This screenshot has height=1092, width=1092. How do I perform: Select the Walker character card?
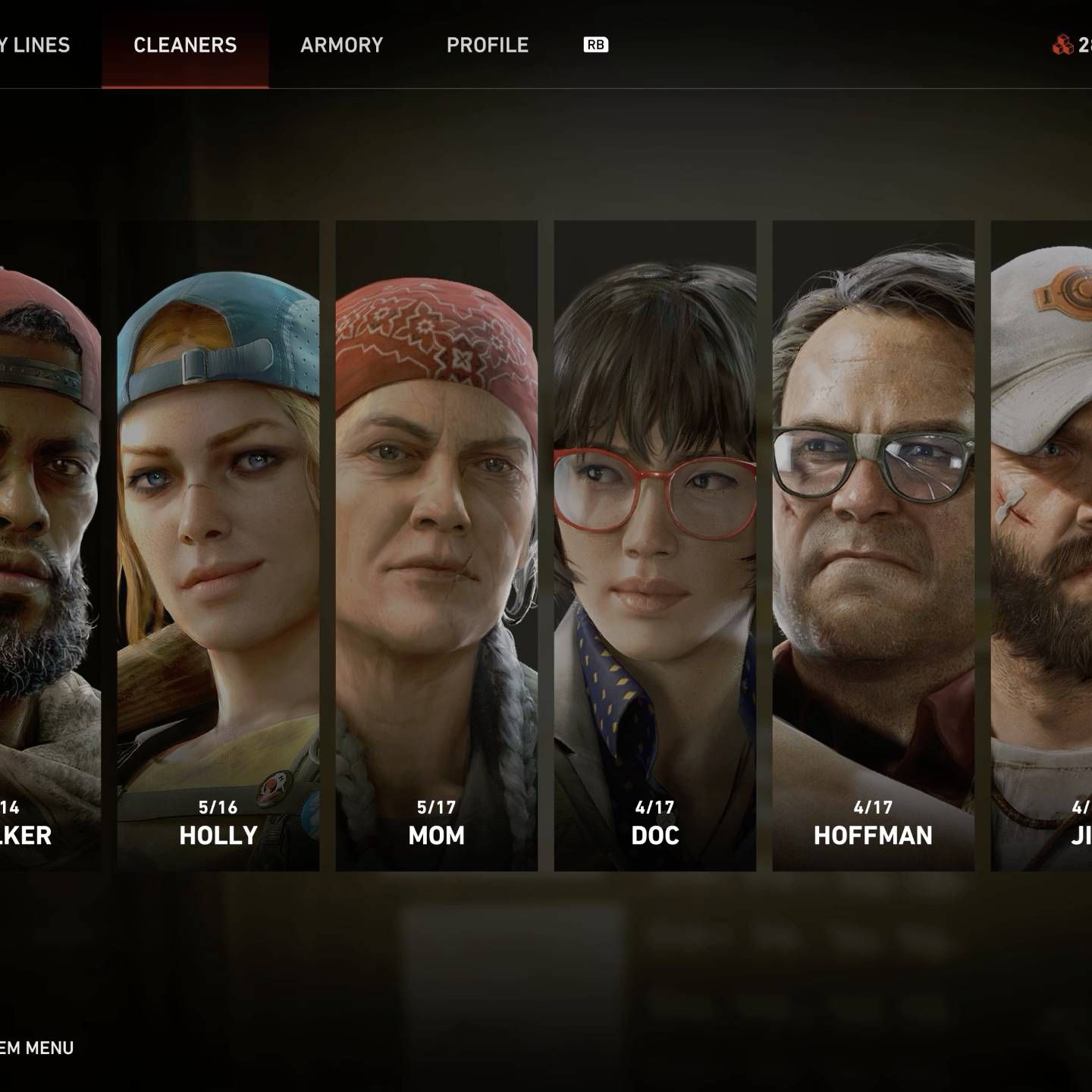50,546
